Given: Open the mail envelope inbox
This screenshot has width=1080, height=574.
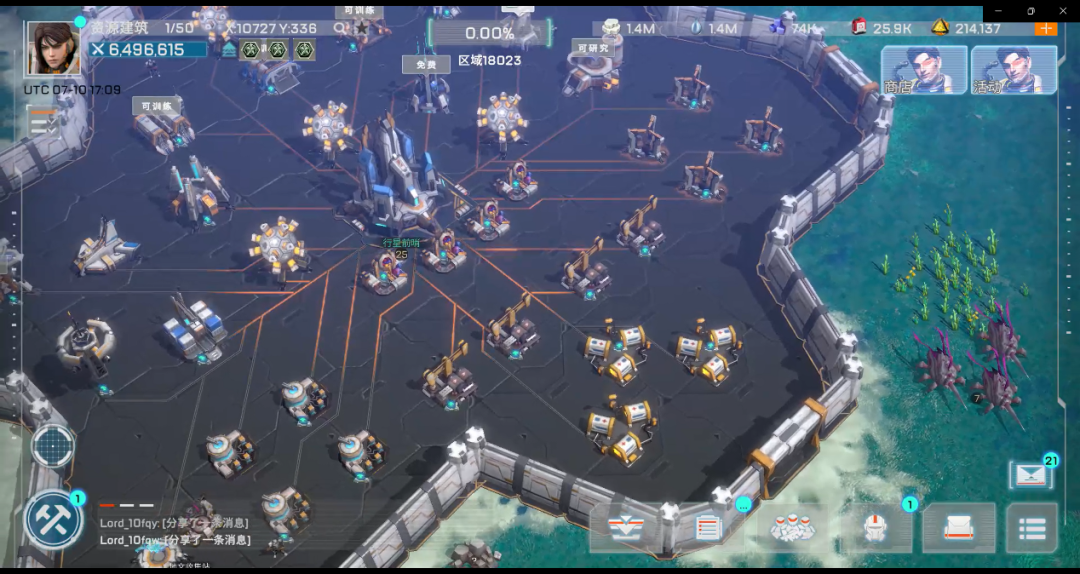Looking at the screenshot, I should point(1030,475).
